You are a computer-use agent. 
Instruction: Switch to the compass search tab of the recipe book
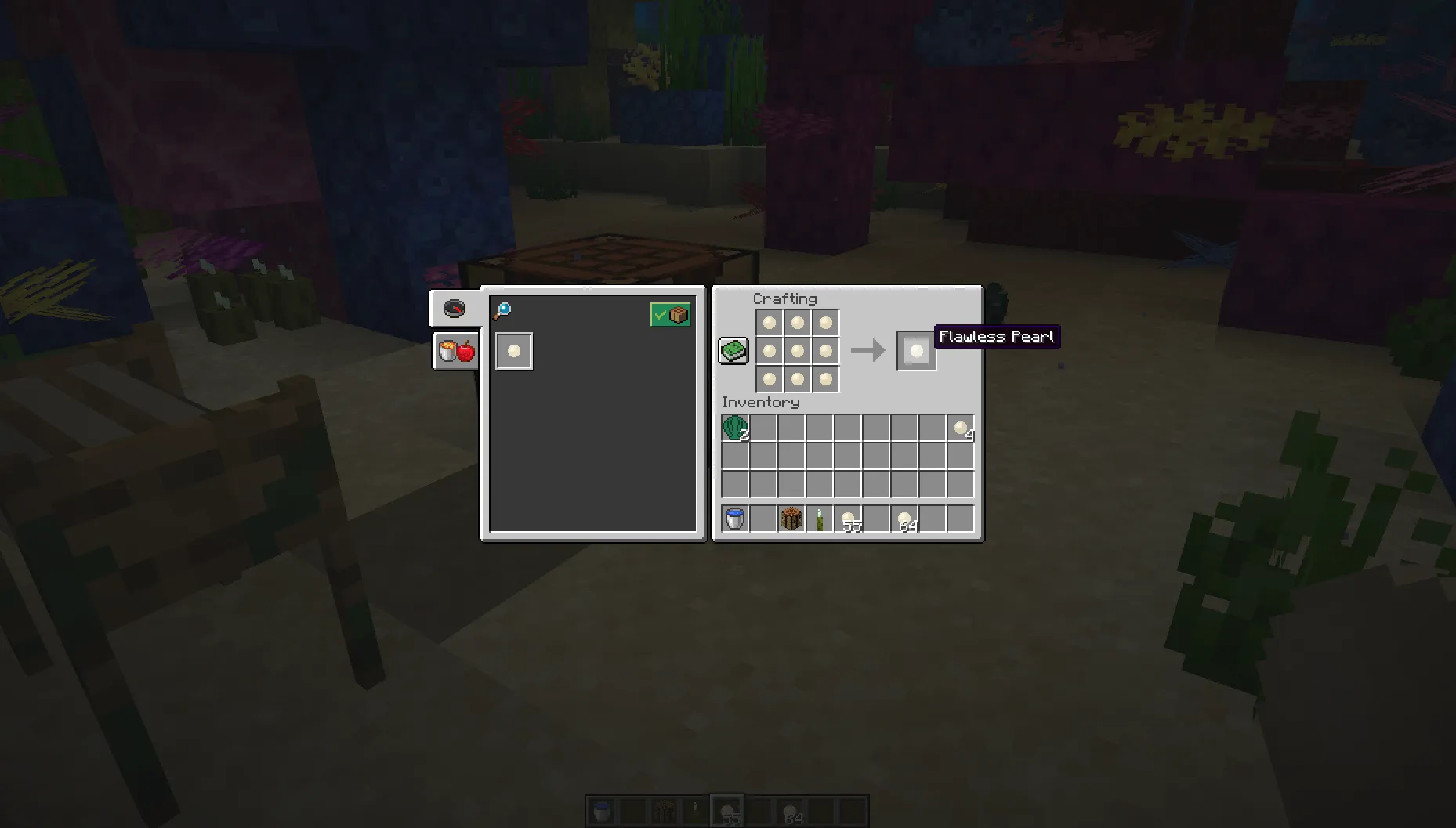[x=455, y=309]
